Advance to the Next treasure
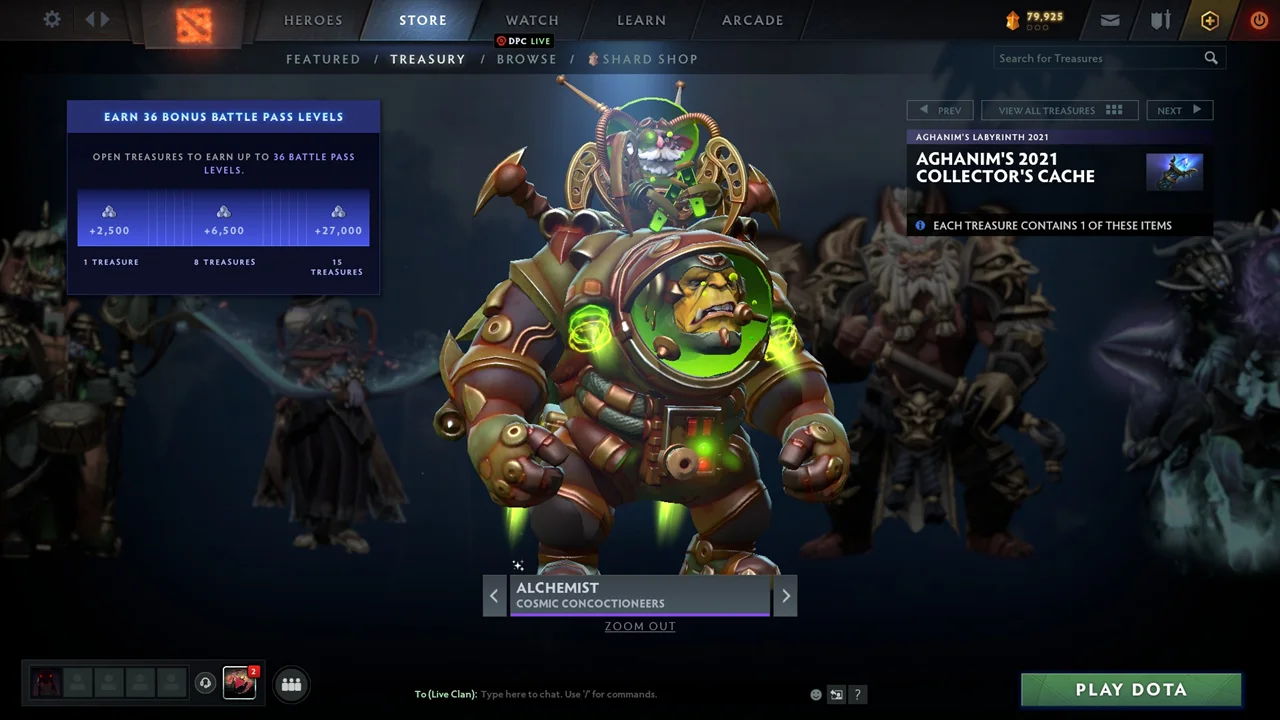The width and height of the screenshot is (1280, 720). pyautogui.click(x=1179, y=110)
